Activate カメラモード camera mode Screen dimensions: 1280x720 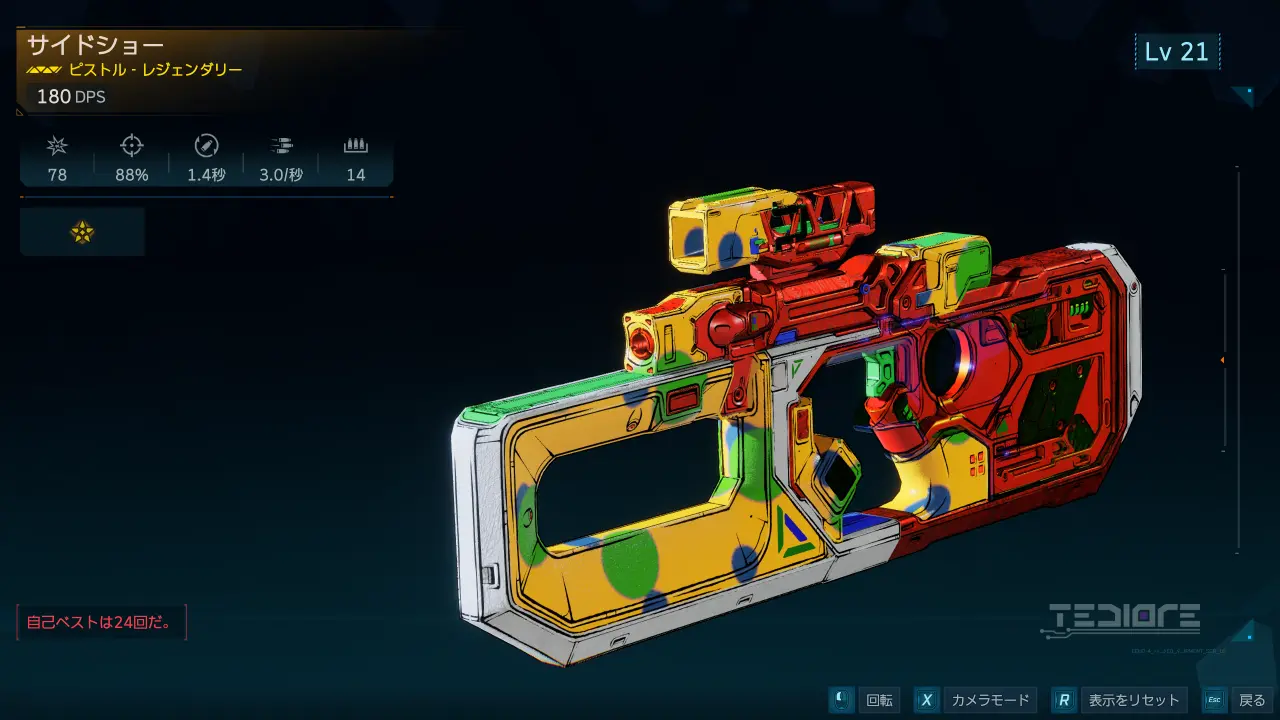click(976, 700)
